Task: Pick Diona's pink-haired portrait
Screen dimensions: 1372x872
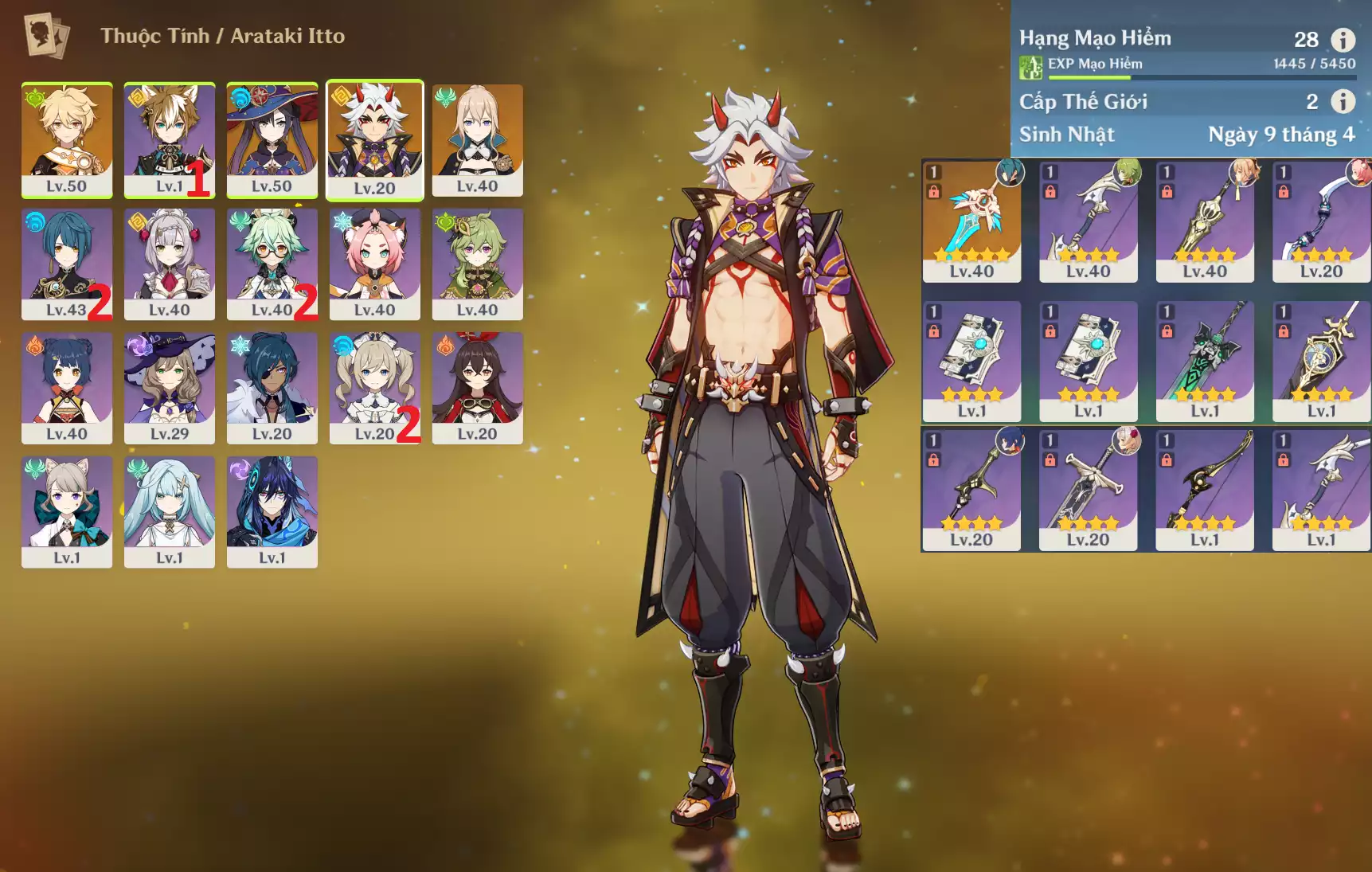Action: tap(374, 264)
